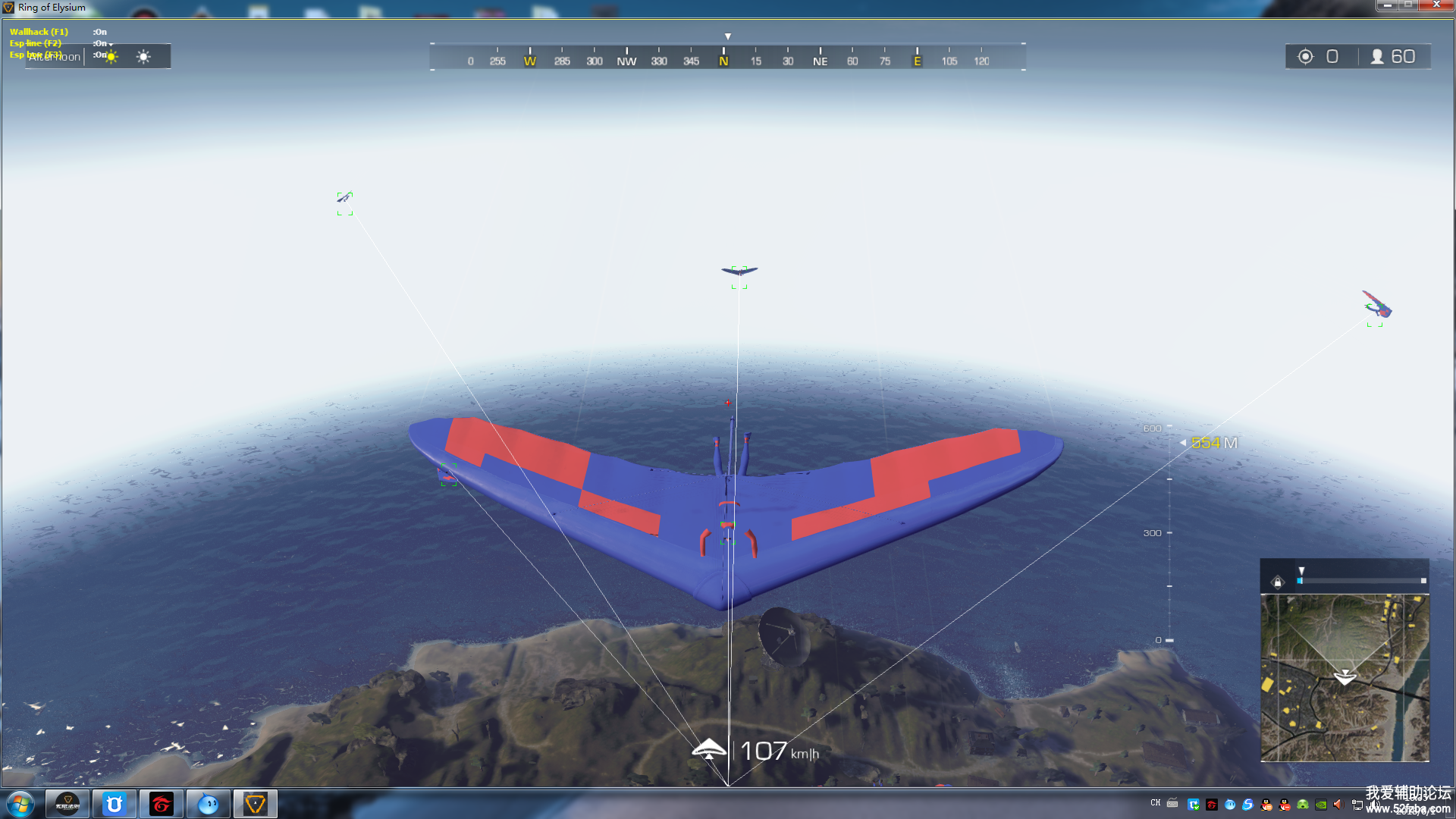Close the Ring of Elysium window

pyautogui.click(x=1436, y=5)
